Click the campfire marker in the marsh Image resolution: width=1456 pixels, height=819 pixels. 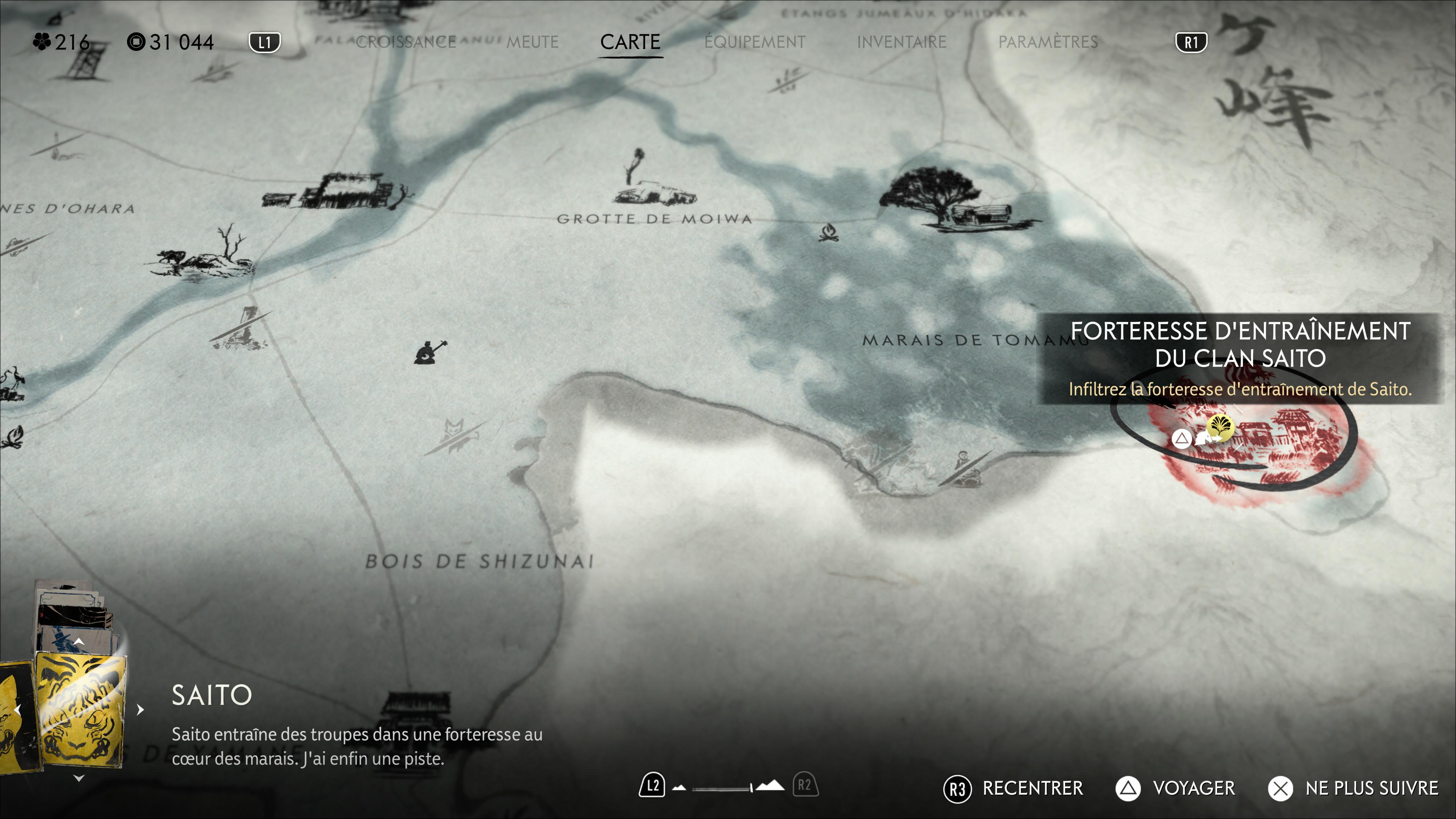pos(828,232)
